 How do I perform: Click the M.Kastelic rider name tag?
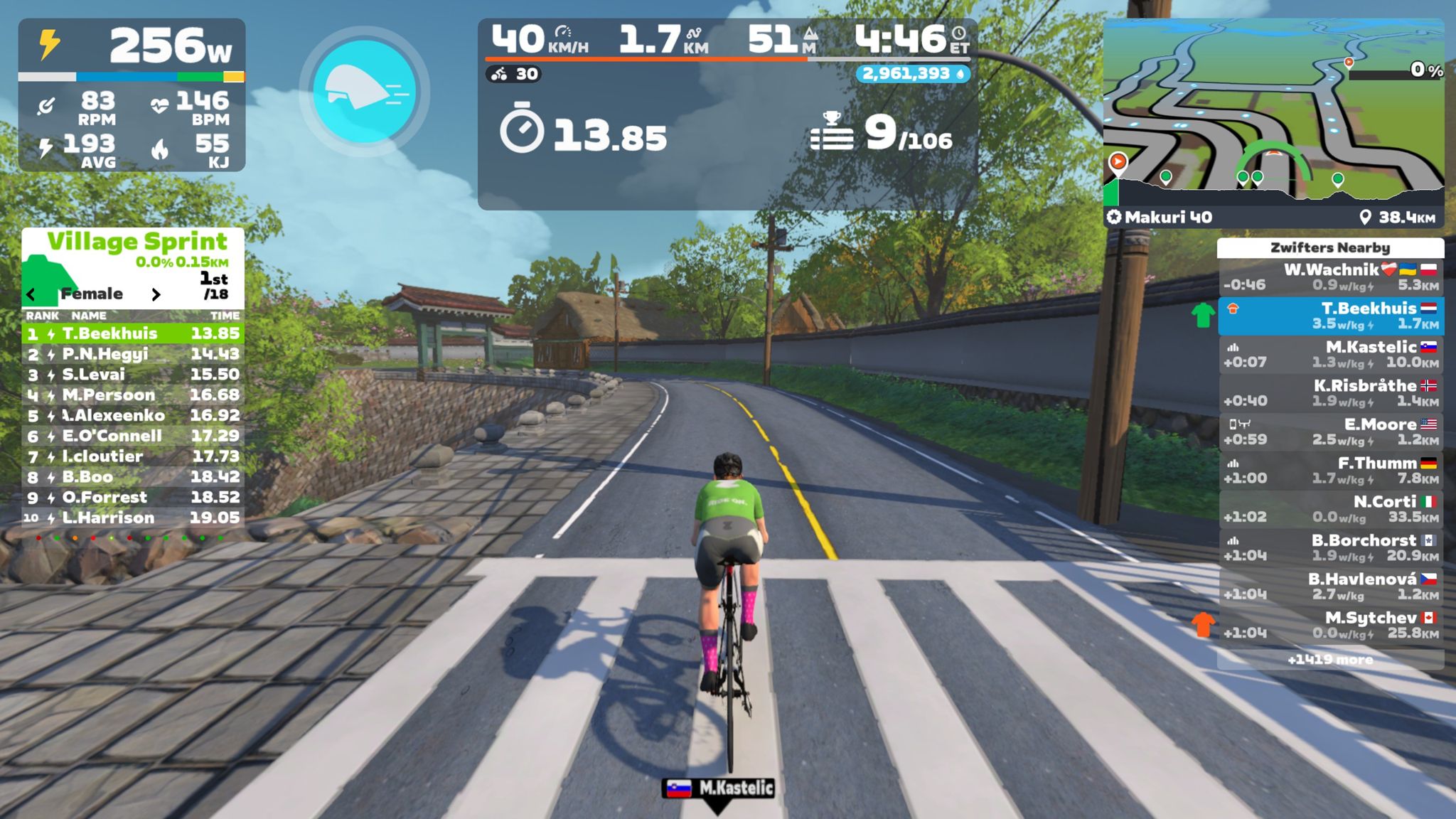tap(718, 788)
